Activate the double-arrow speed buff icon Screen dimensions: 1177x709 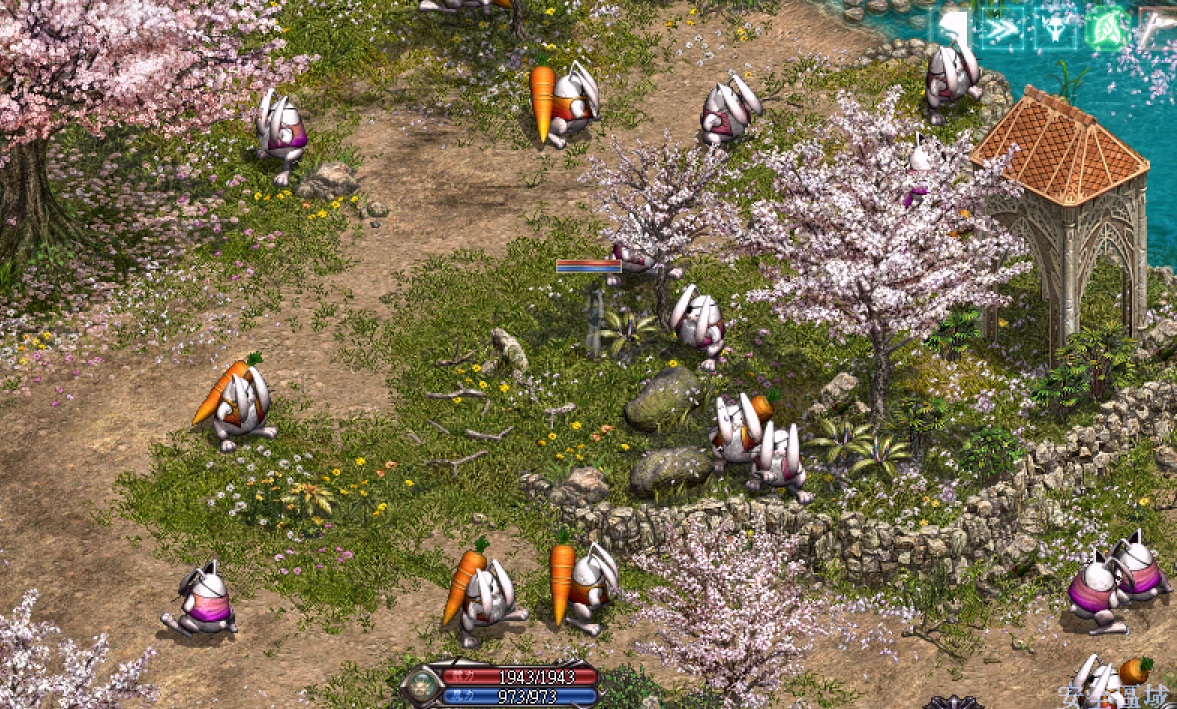[1003, 28]
